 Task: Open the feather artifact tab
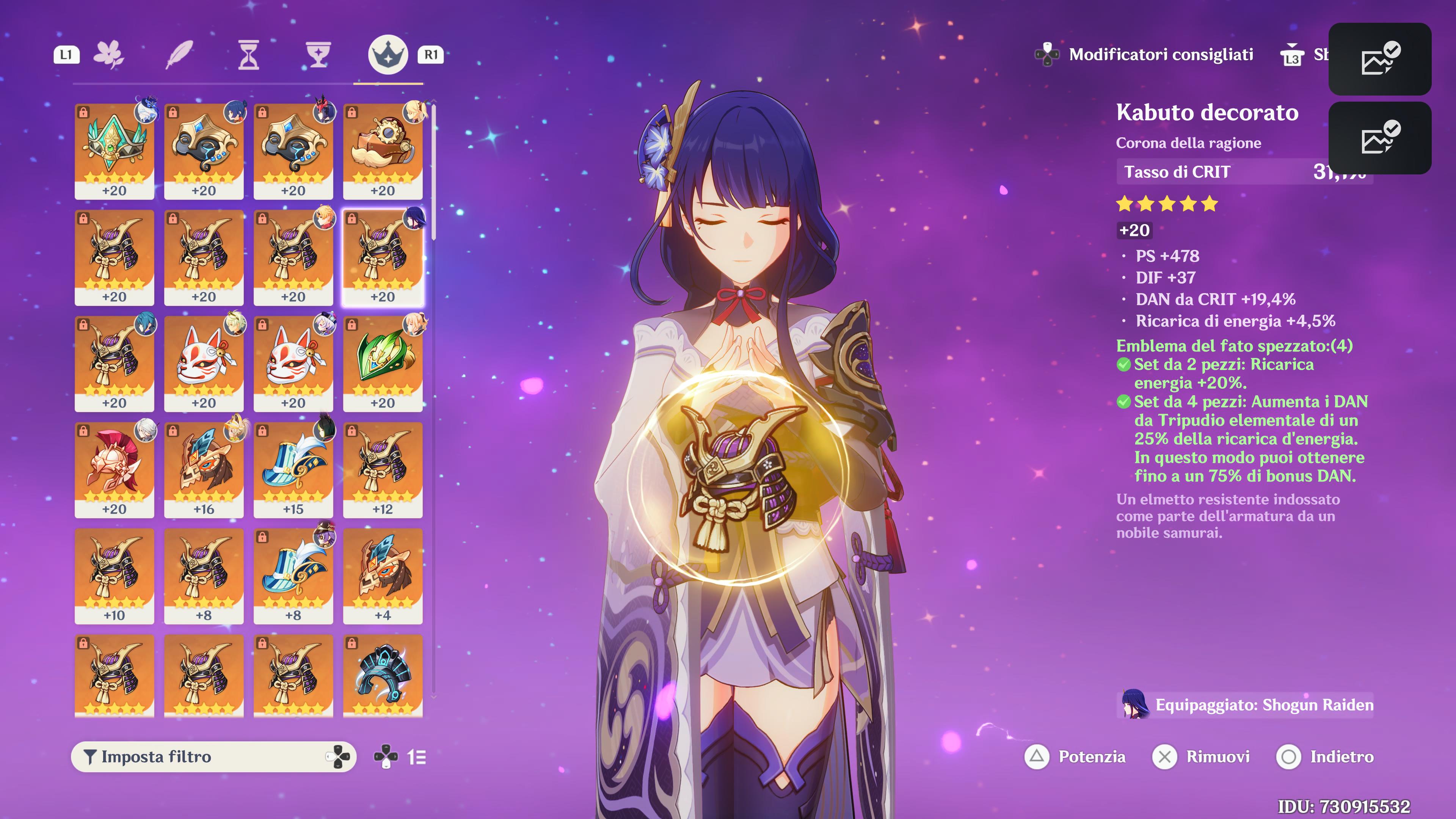click(179, 55)
